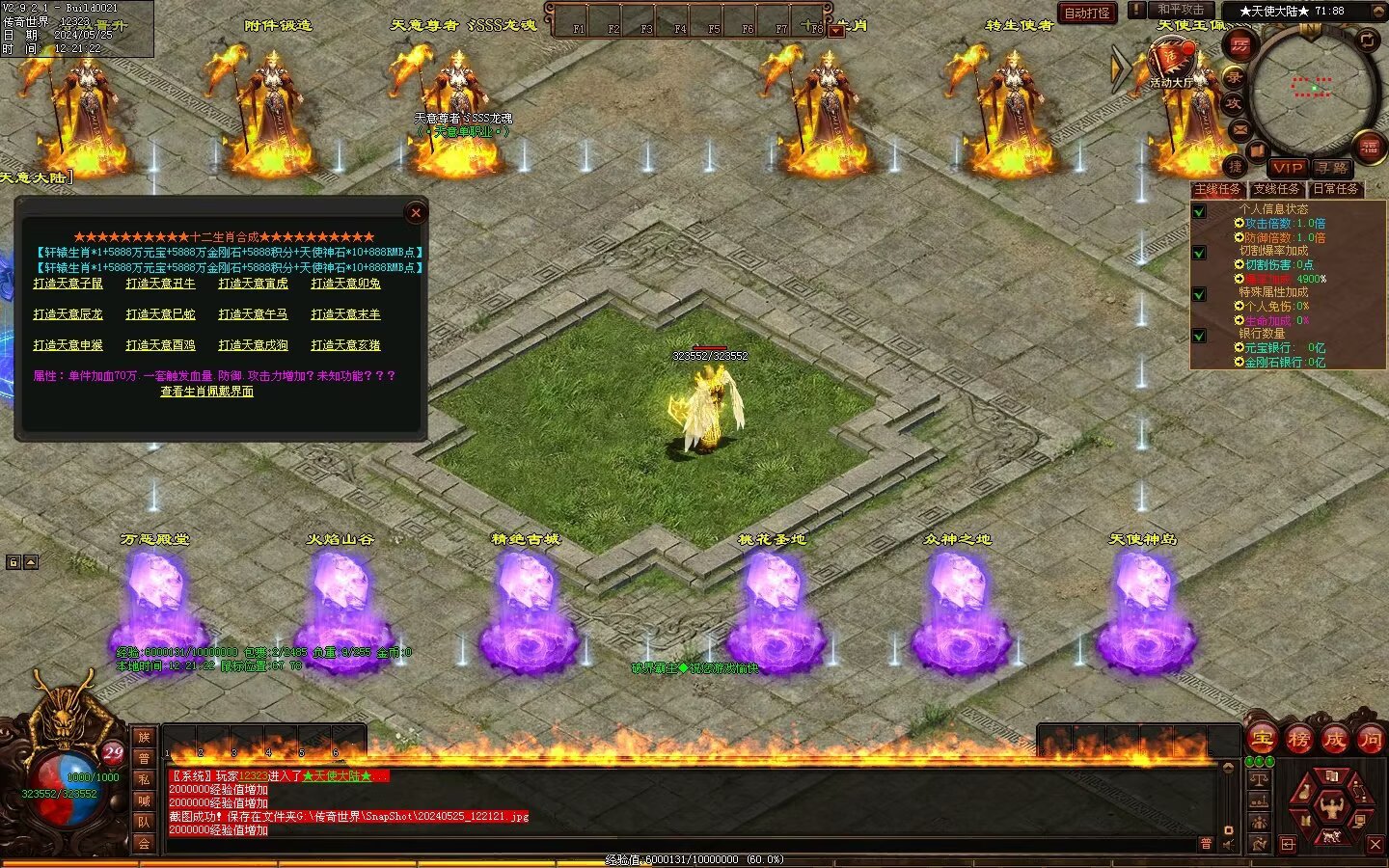
Task: Activate the 寻路 pathfinding button
Action: point(1332,167)
